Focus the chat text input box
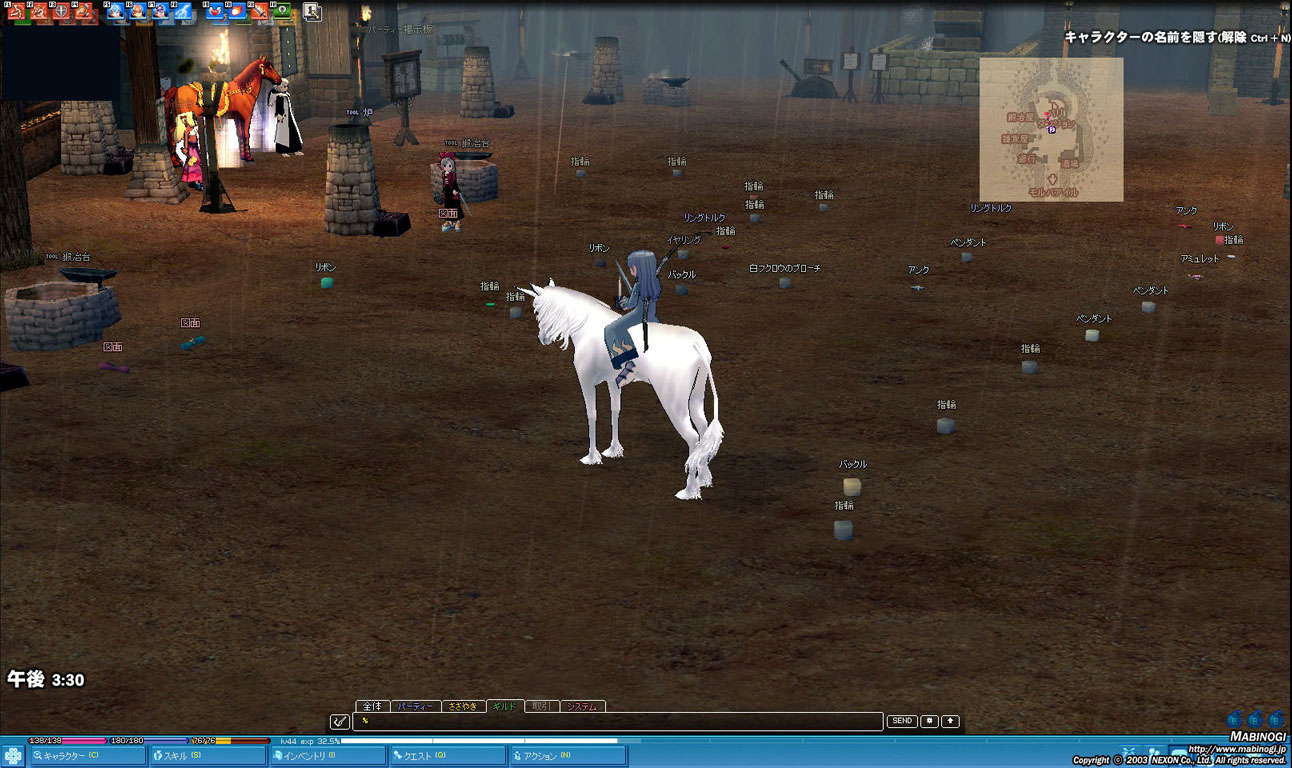Image resolution: width=1292 pixels, height=768 pixels. click(618, 721)
